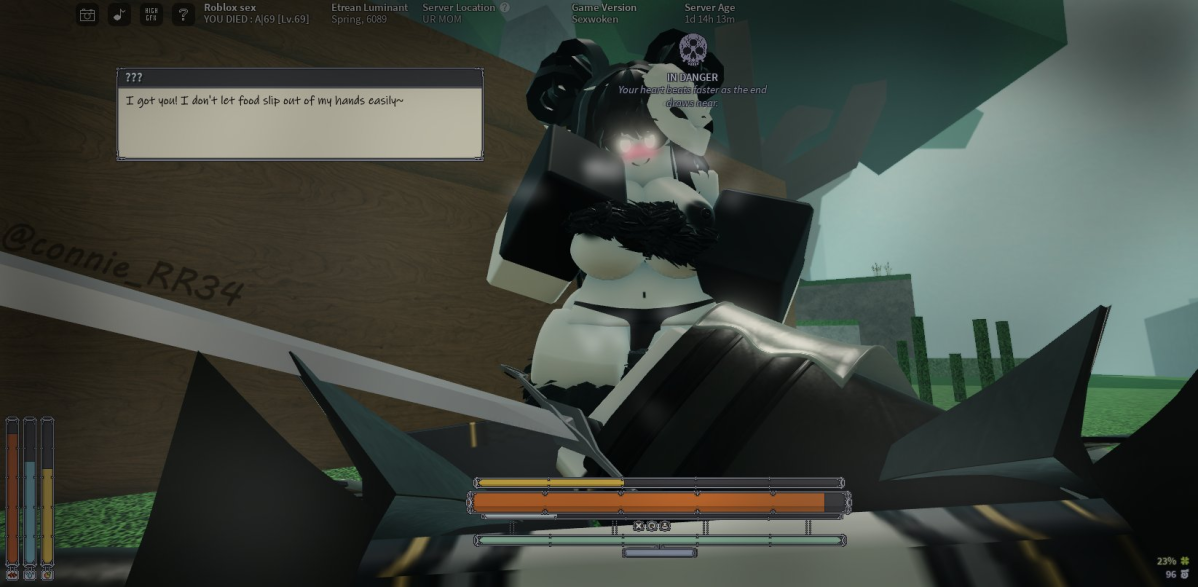Toggle the HIGH GFX graphics setting
1198x587 pixels.
(x=151, y=14)
